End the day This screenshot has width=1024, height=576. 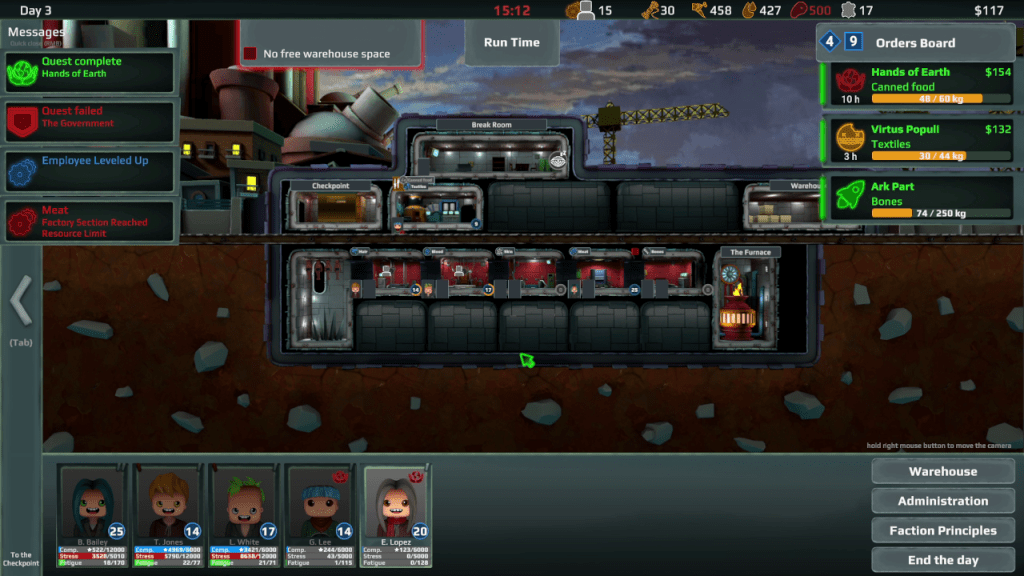click(942, 560)
